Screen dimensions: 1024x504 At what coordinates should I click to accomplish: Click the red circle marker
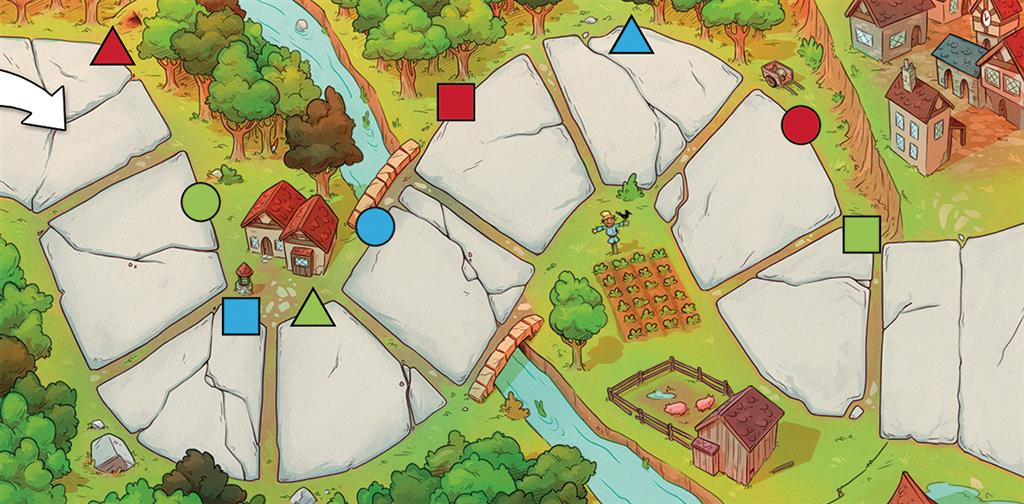click(x=800, y=124)
